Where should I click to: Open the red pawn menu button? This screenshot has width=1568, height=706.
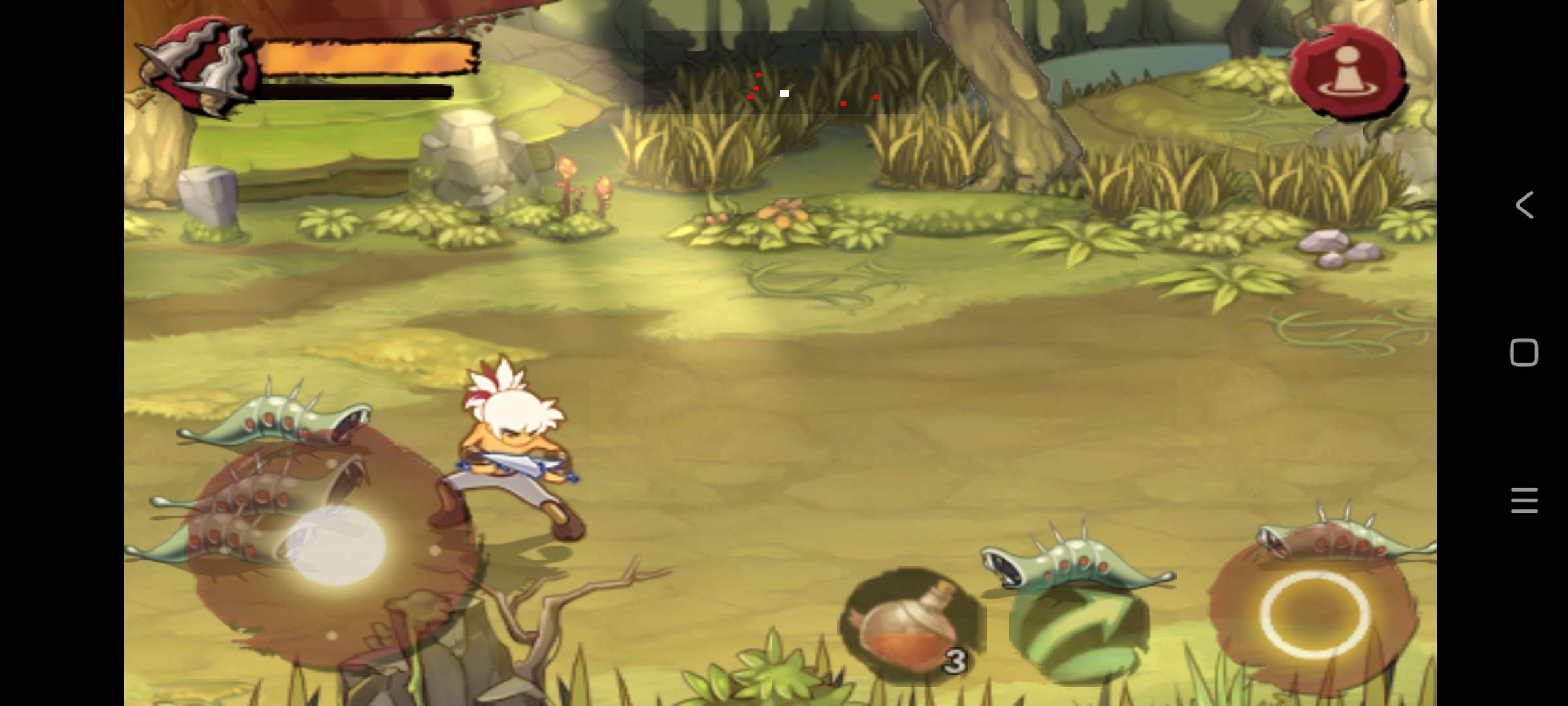[1348, 73]
